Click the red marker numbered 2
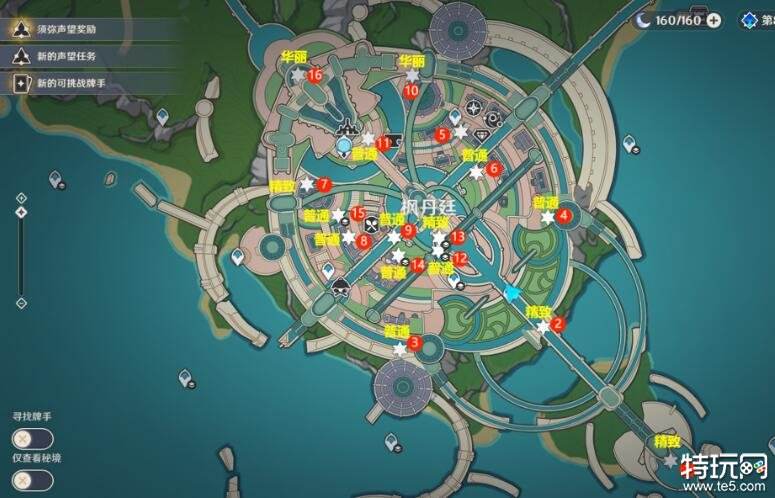The height and width of the screenshot is (498, 775). point(559,324)
